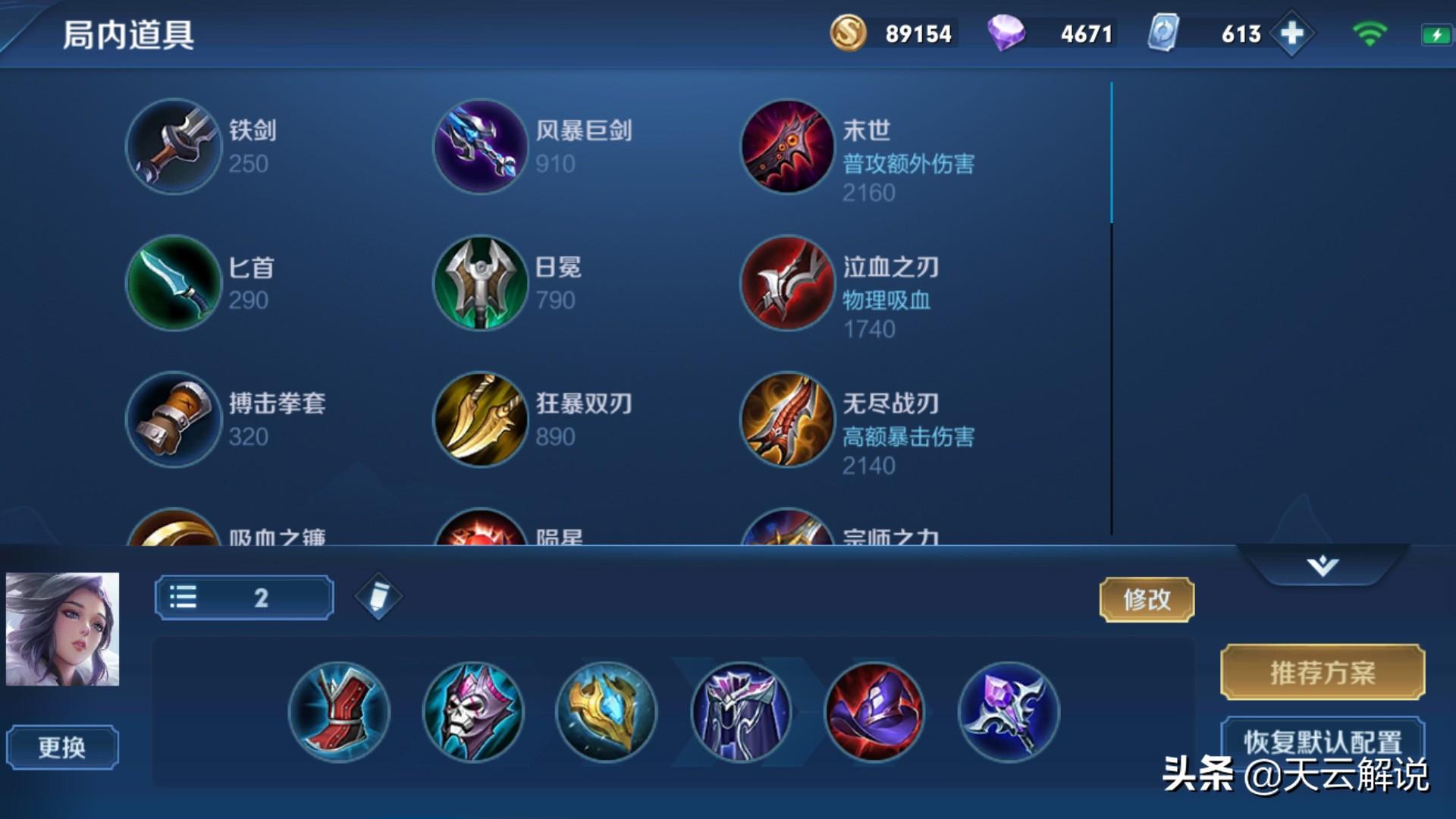Image resolution: width=1456 pixels, height=819 pixels.
Task: Open the pencil edit icon for the build
Action: click(377, 597)
